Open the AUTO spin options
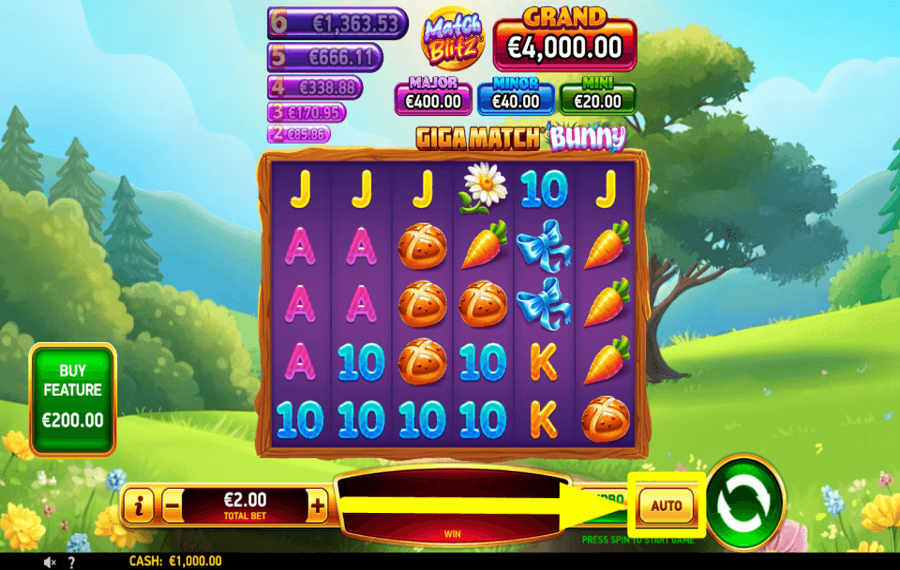This screenshot has height=570, width=900. (x=666, y=506)
